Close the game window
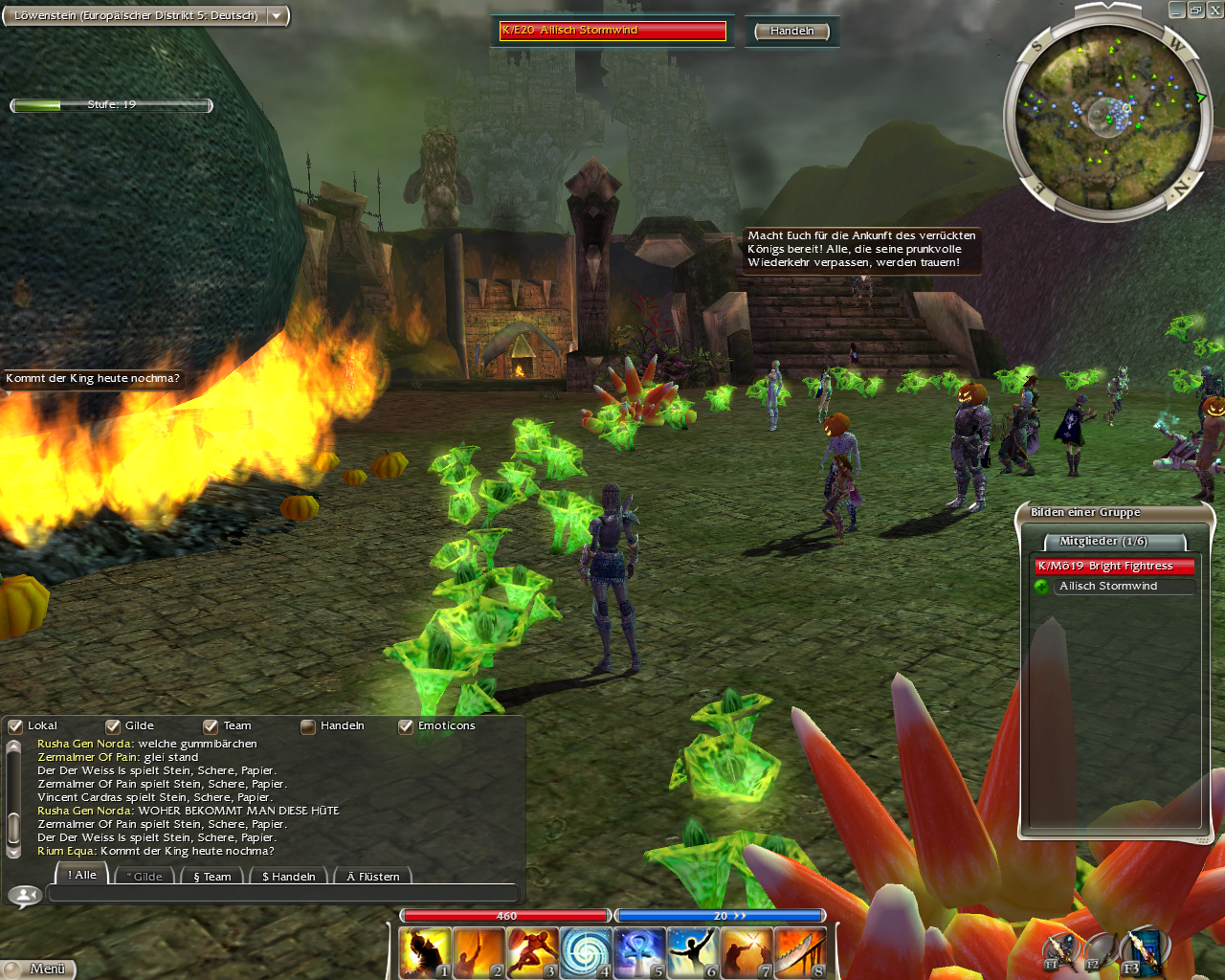The image size is (1225, 980). (1214, 10)
